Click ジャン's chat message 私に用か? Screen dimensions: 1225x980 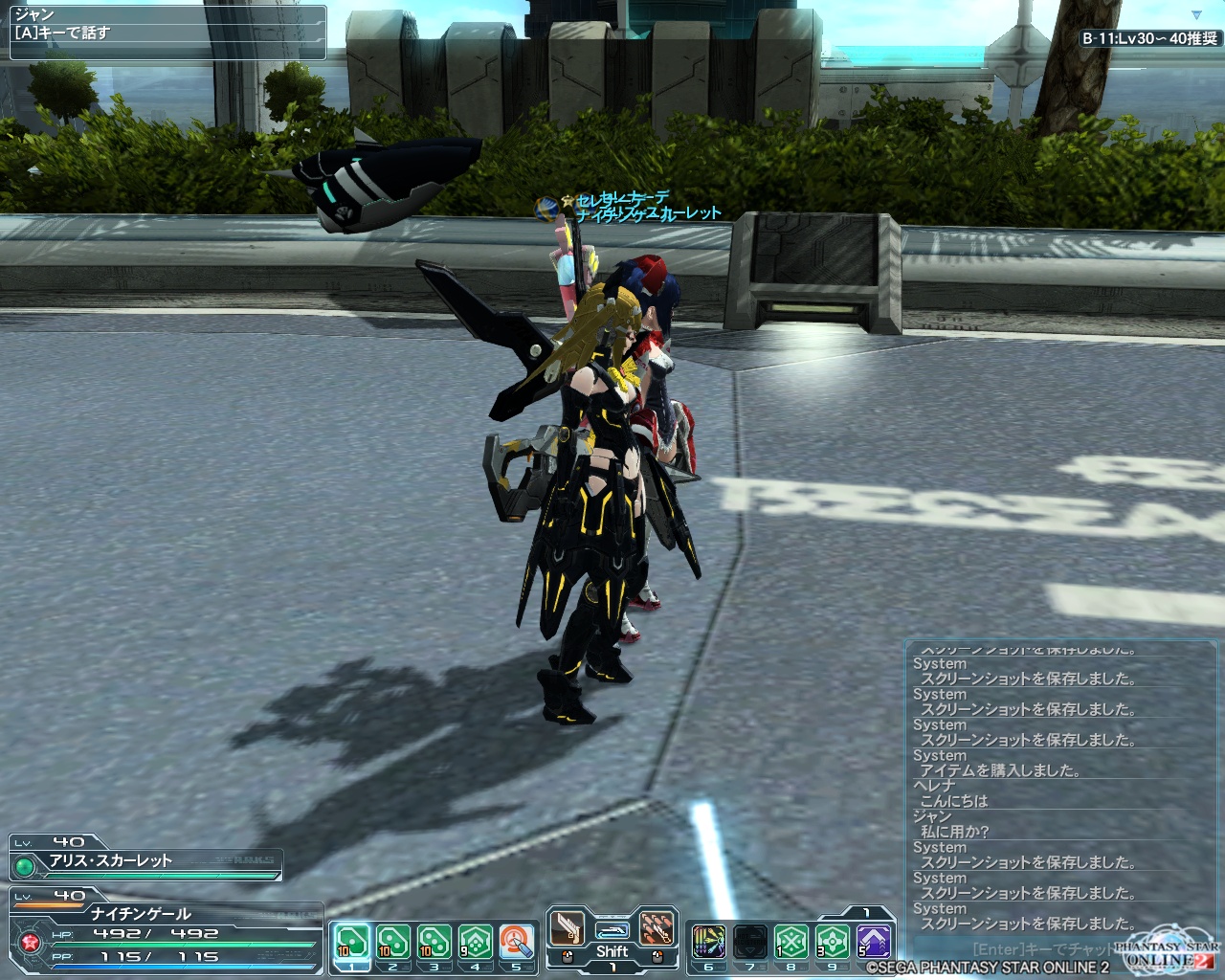pyautogui.click(x=954, y=832)
